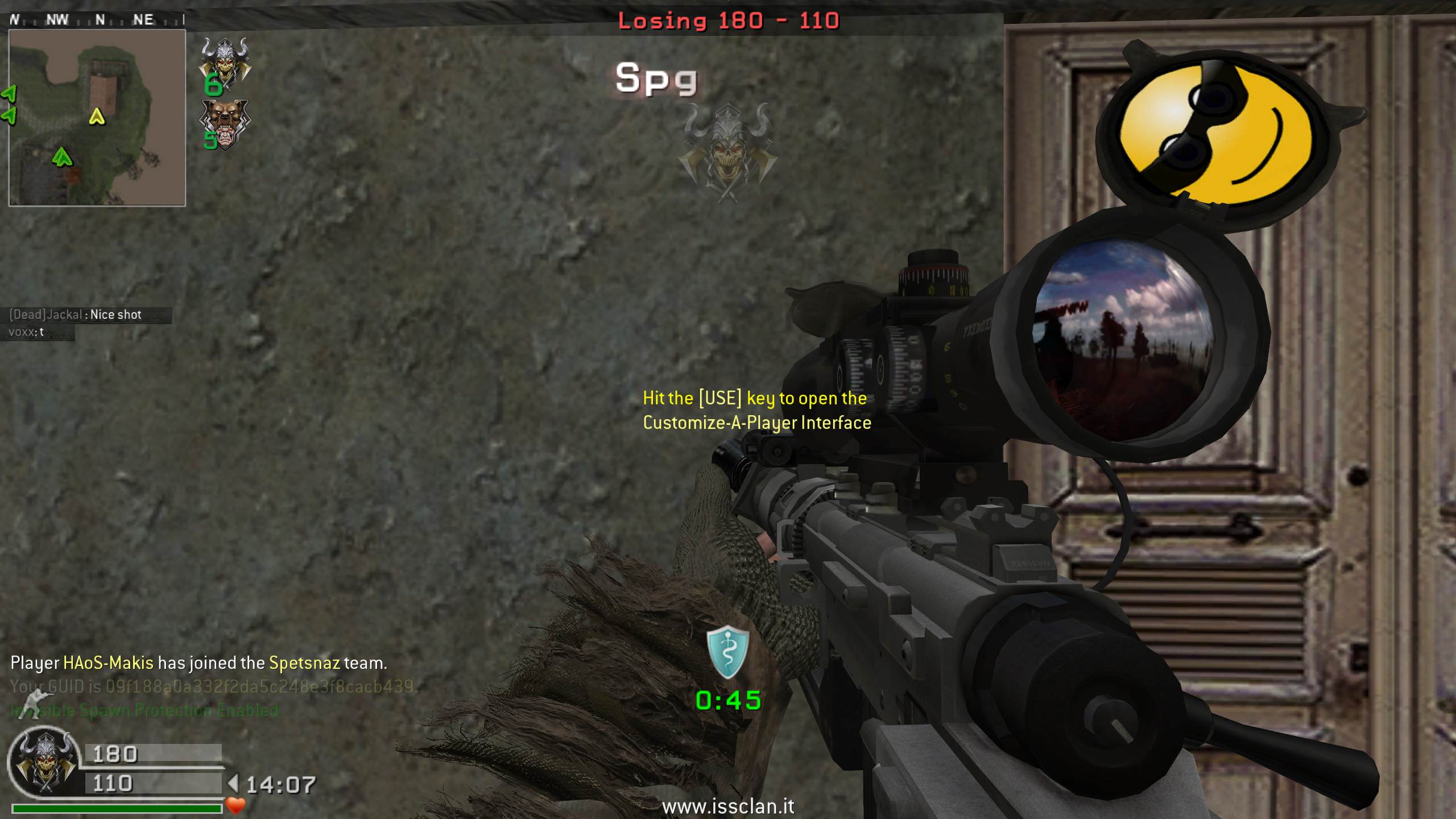The height and width of the screenshot is (819, 1456).
Task: Select the yellow player arrow on the minimap
Action: pos(97,117)
